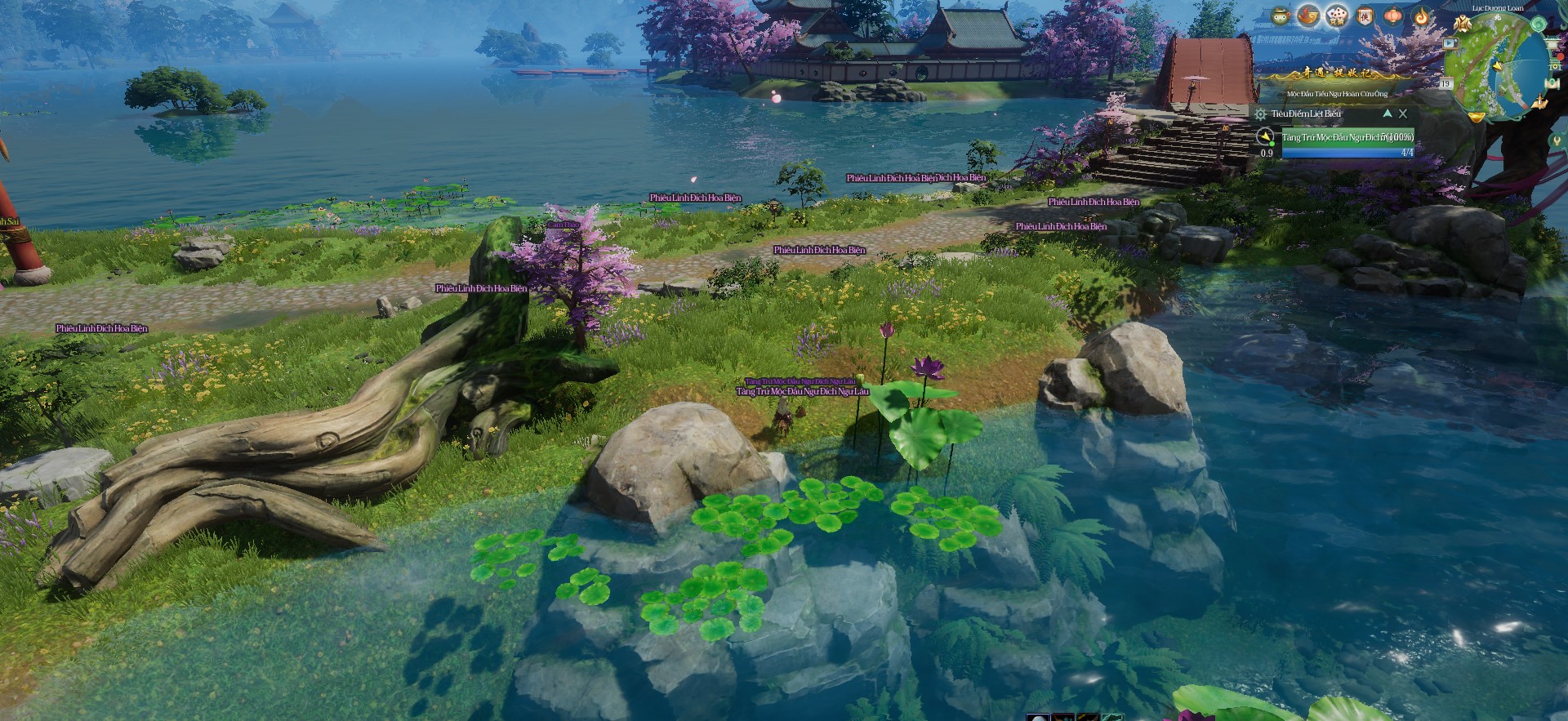Click the golden armor icon by minimap

[1462, 23]
